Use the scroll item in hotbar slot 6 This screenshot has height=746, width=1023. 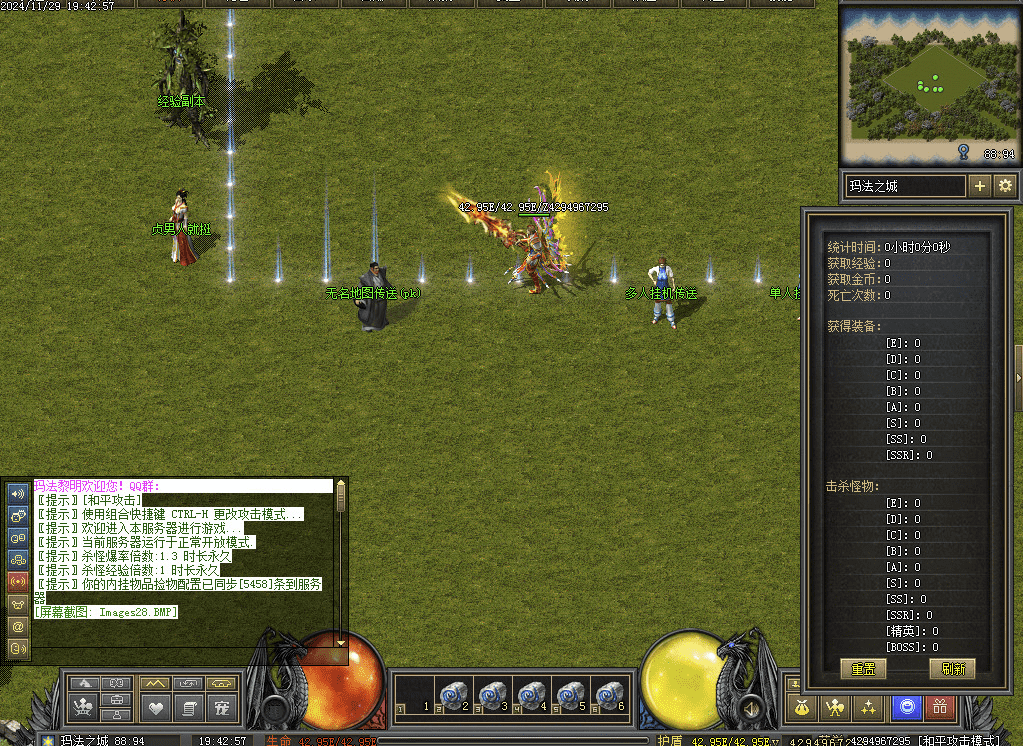[609, 695]
